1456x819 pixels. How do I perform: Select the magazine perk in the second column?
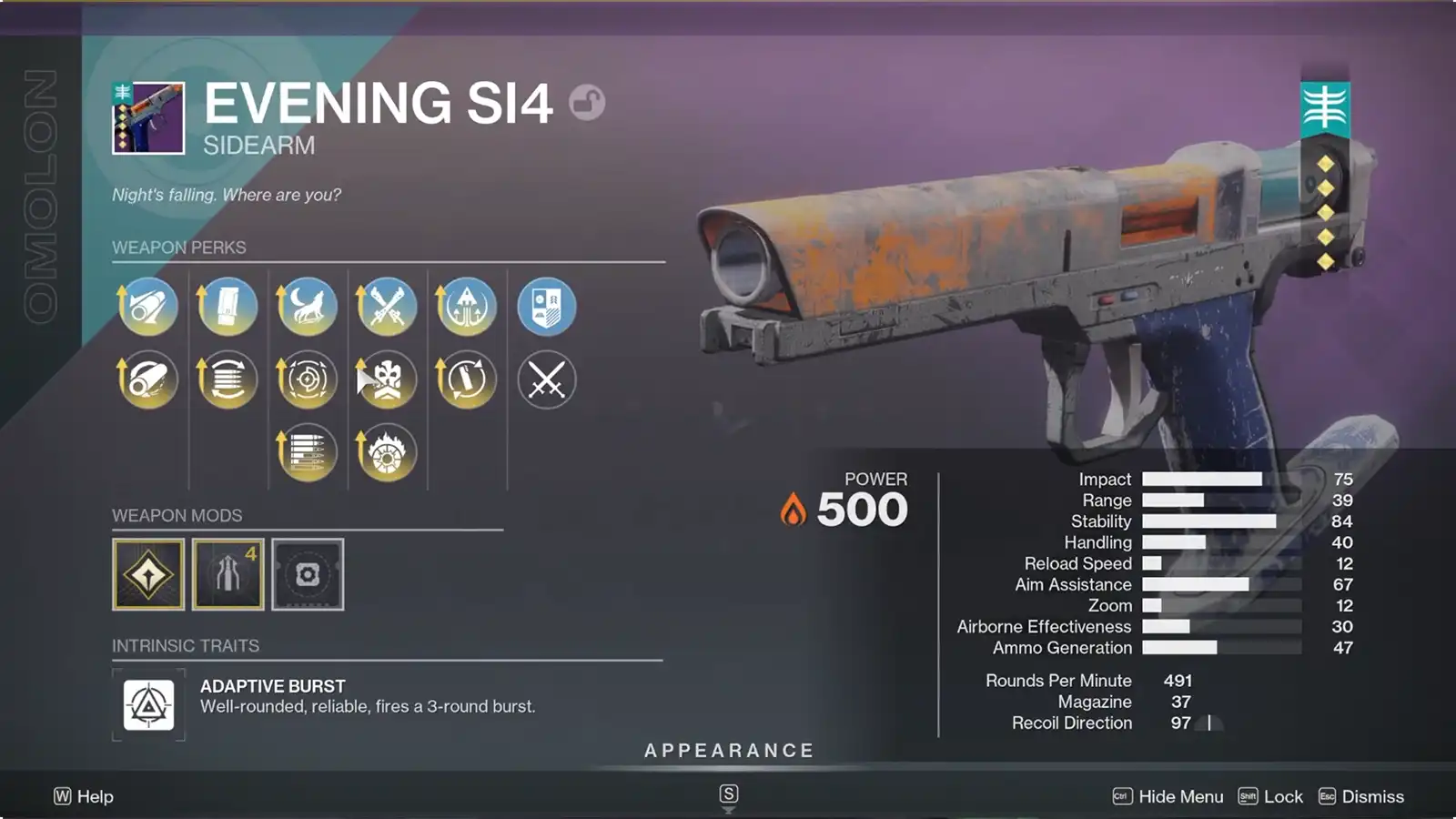click(227, 307)
